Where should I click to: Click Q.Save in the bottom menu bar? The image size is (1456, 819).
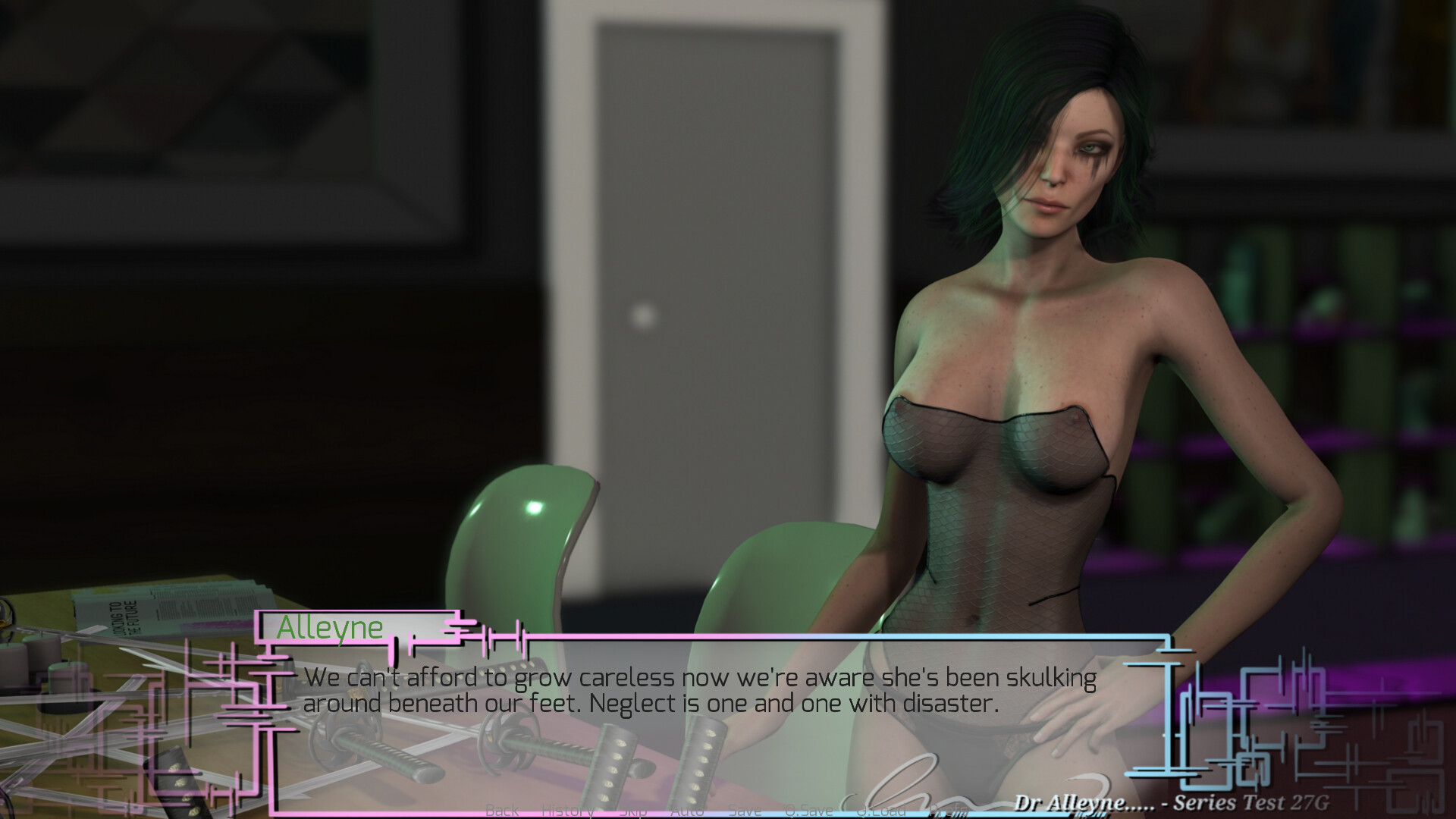pos(811,810)
